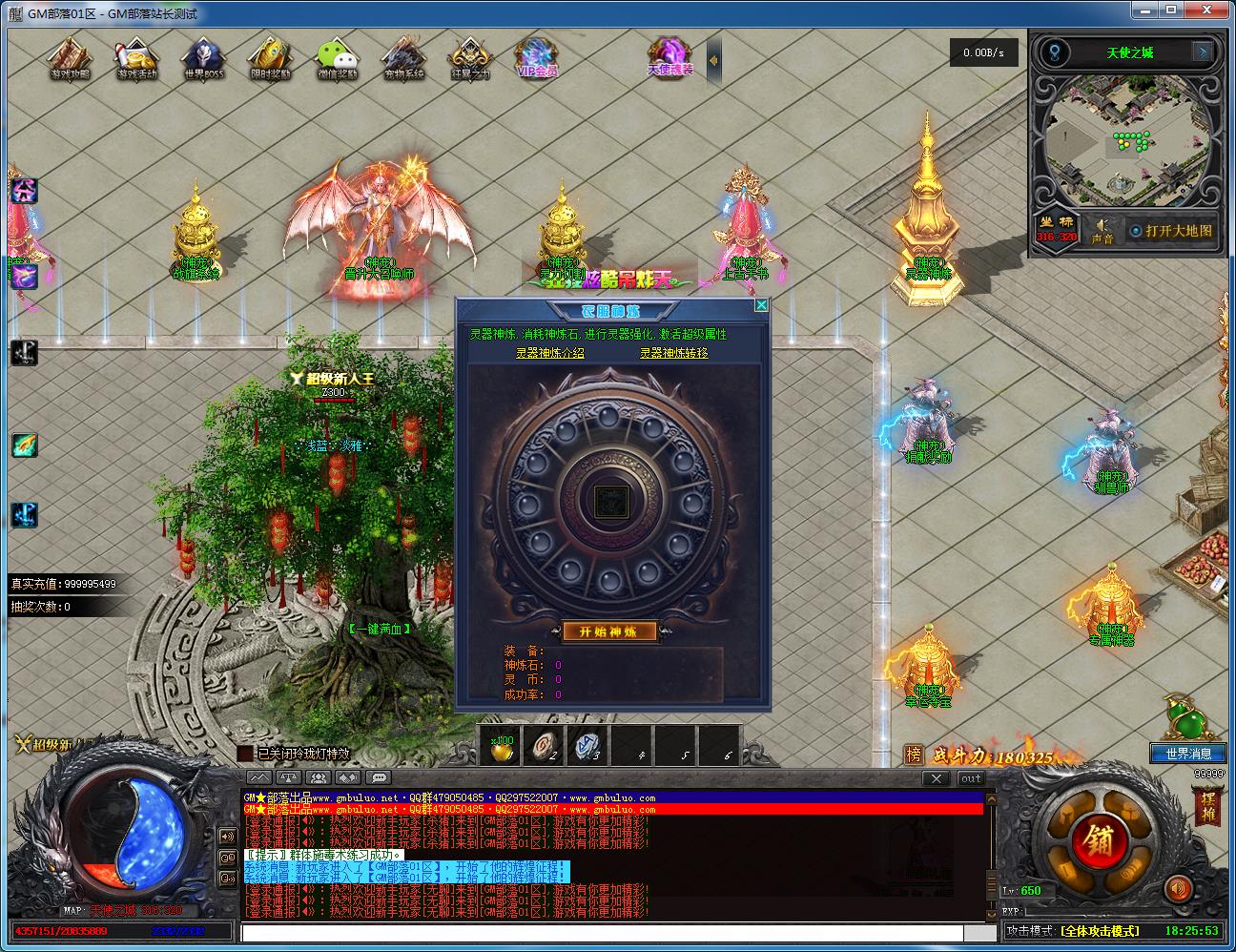Open the 世界消息 world messages button
The height and width of the screenshot is (952, 1236).
[1187, 754]
